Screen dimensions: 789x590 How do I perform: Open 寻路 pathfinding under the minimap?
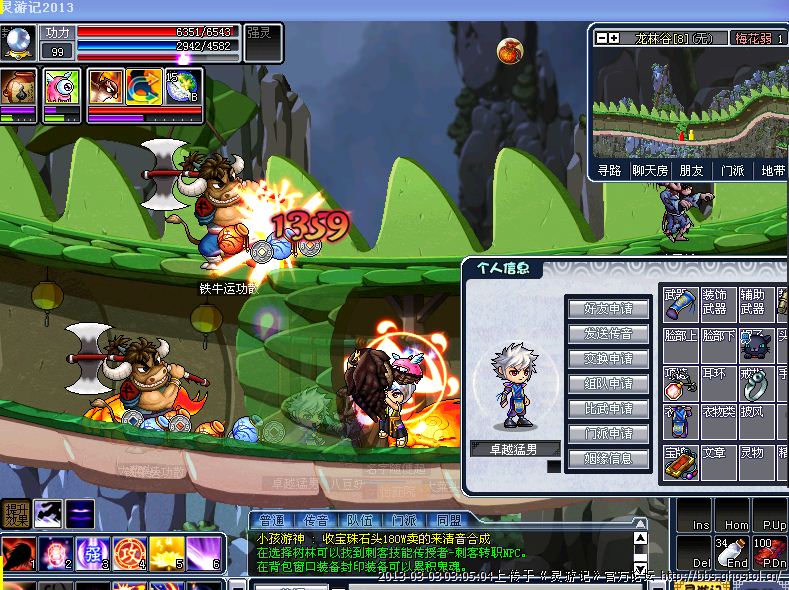point(609,171)
